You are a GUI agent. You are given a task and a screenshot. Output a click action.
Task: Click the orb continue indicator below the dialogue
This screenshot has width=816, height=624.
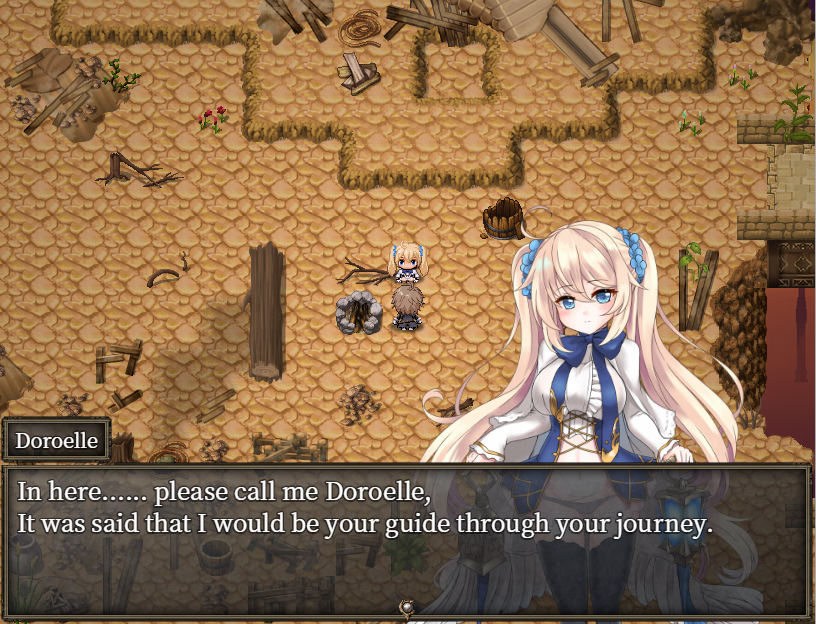pyautogui.click(x=407, y=607)
